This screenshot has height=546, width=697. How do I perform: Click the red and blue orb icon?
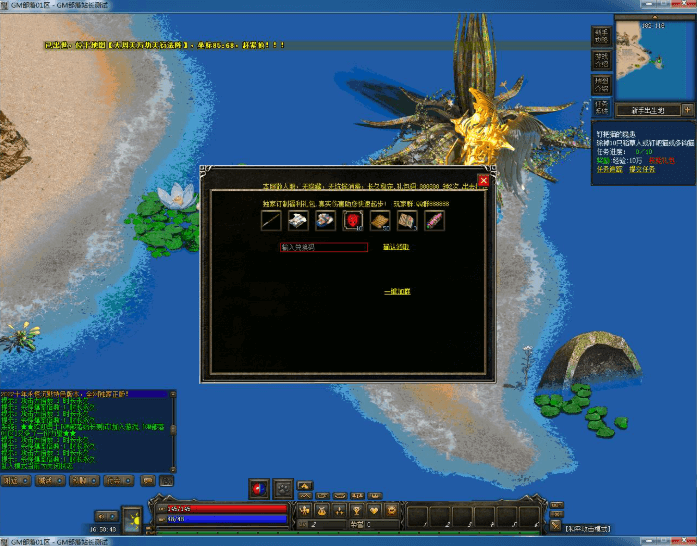[259, 488]
